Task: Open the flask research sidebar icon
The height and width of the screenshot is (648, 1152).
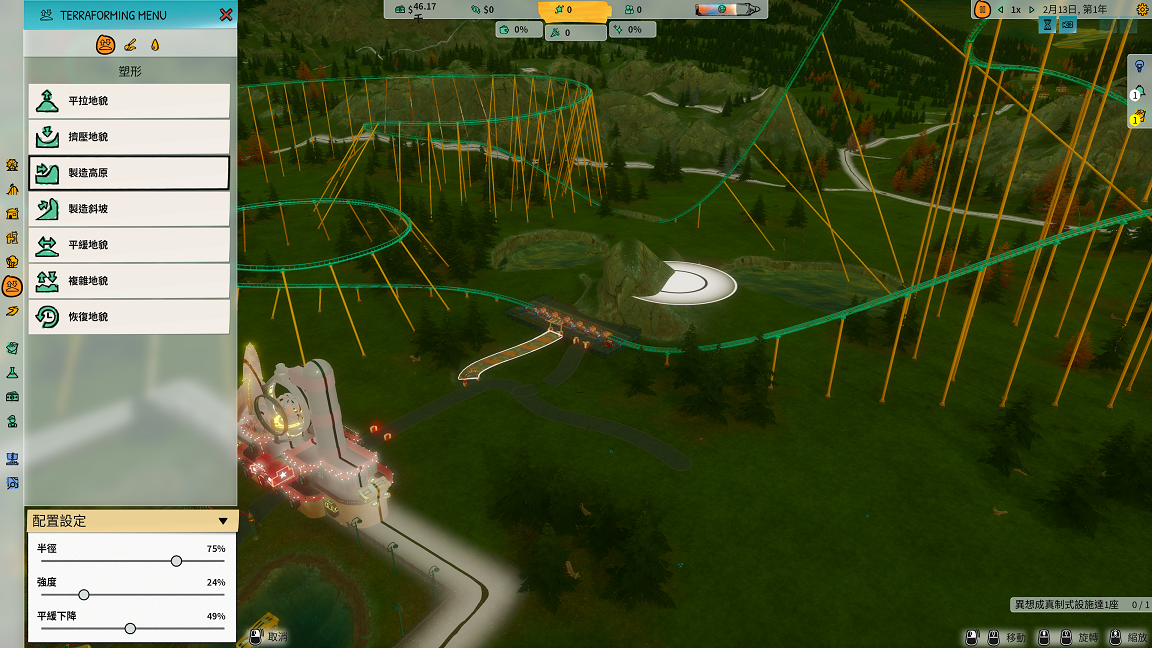Action: [12, 372]
